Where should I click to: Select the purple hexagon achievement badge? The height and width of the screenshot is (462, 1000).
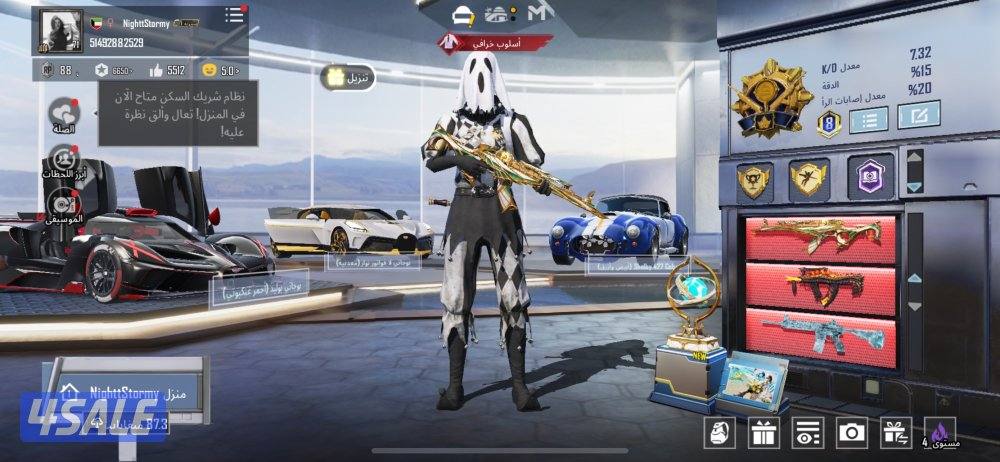coord(870,177)
